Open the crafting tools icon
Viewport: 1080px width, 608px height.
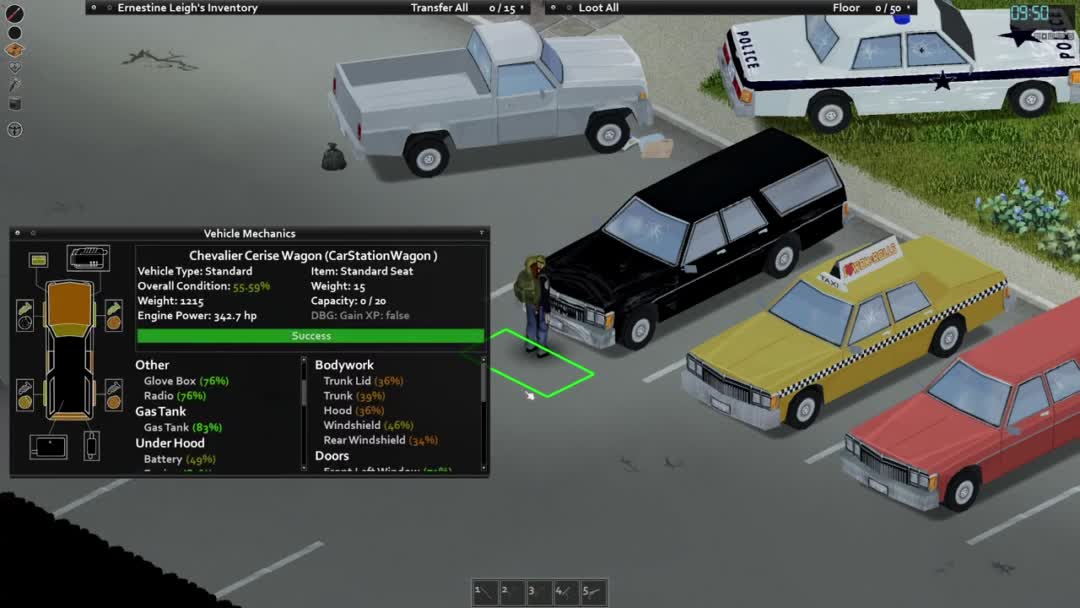pyautogui.click(x=14, y=85)
